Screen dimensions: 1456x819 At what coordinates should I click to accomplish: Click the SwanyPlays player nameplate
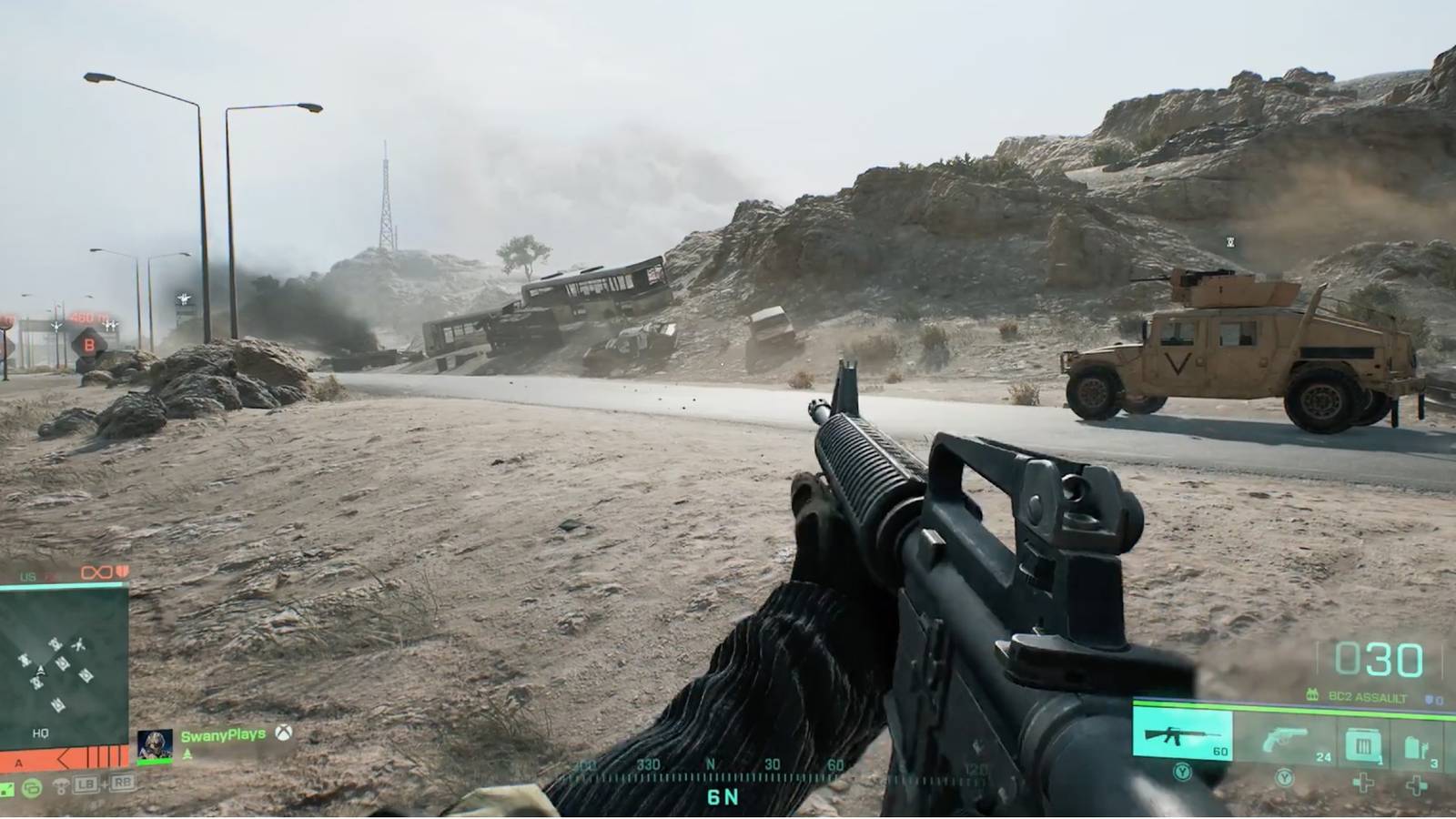tap(223, 734)
